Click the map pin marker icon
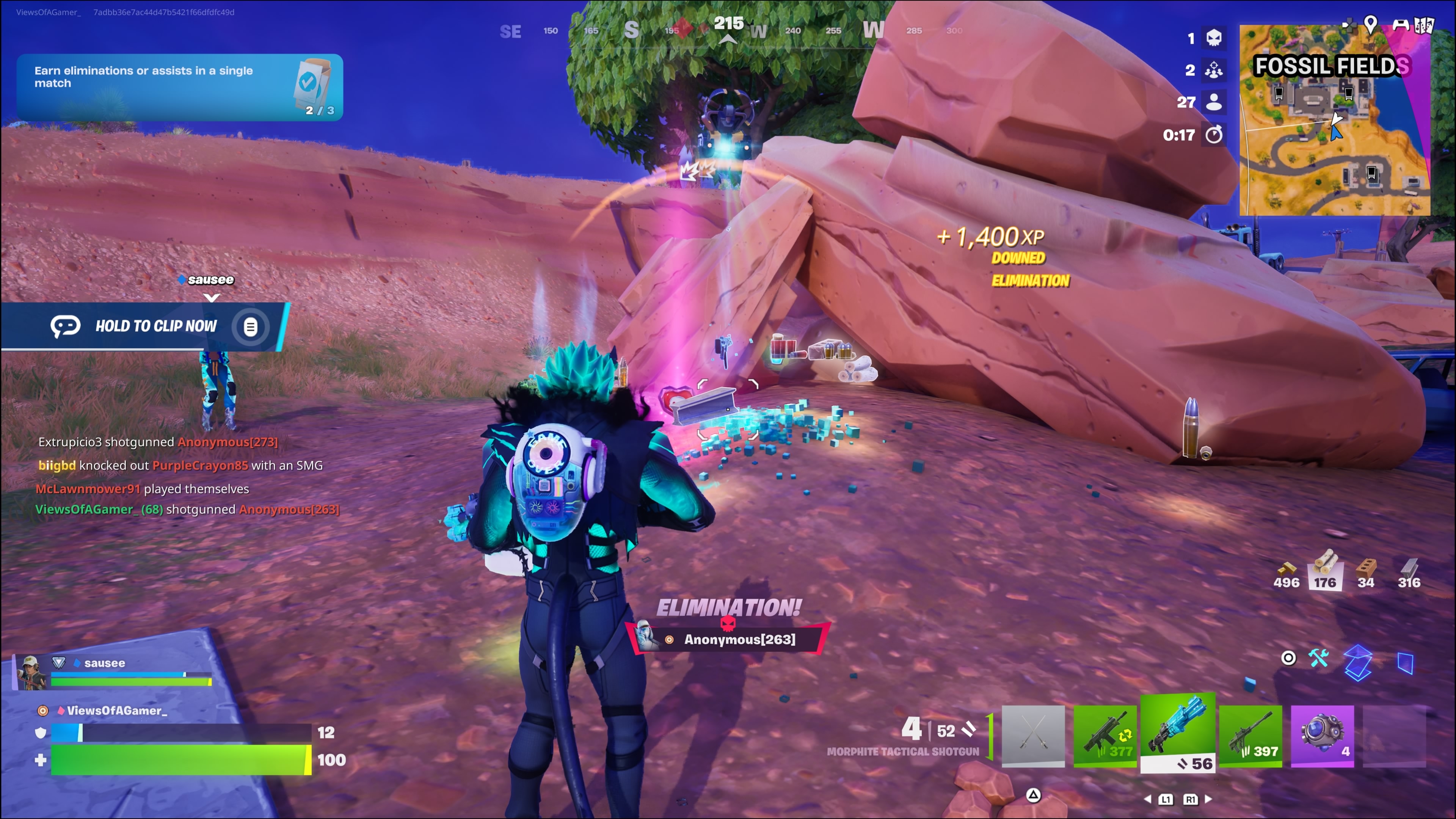 point(1371,24)
